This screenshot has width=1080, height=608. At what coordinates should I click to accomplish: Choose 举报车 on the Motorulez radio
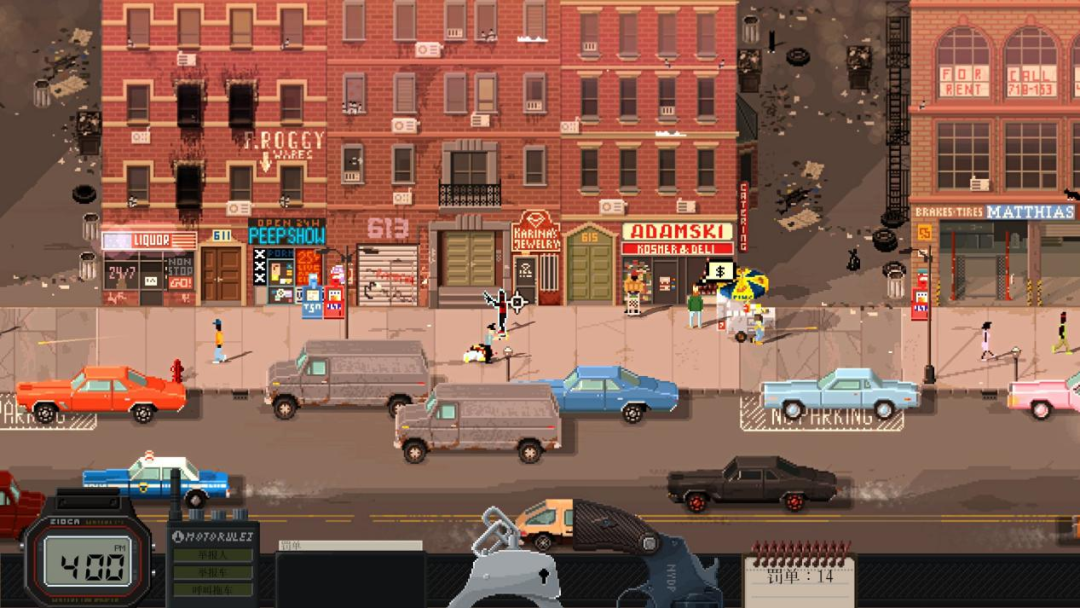[x=211, y=573]
